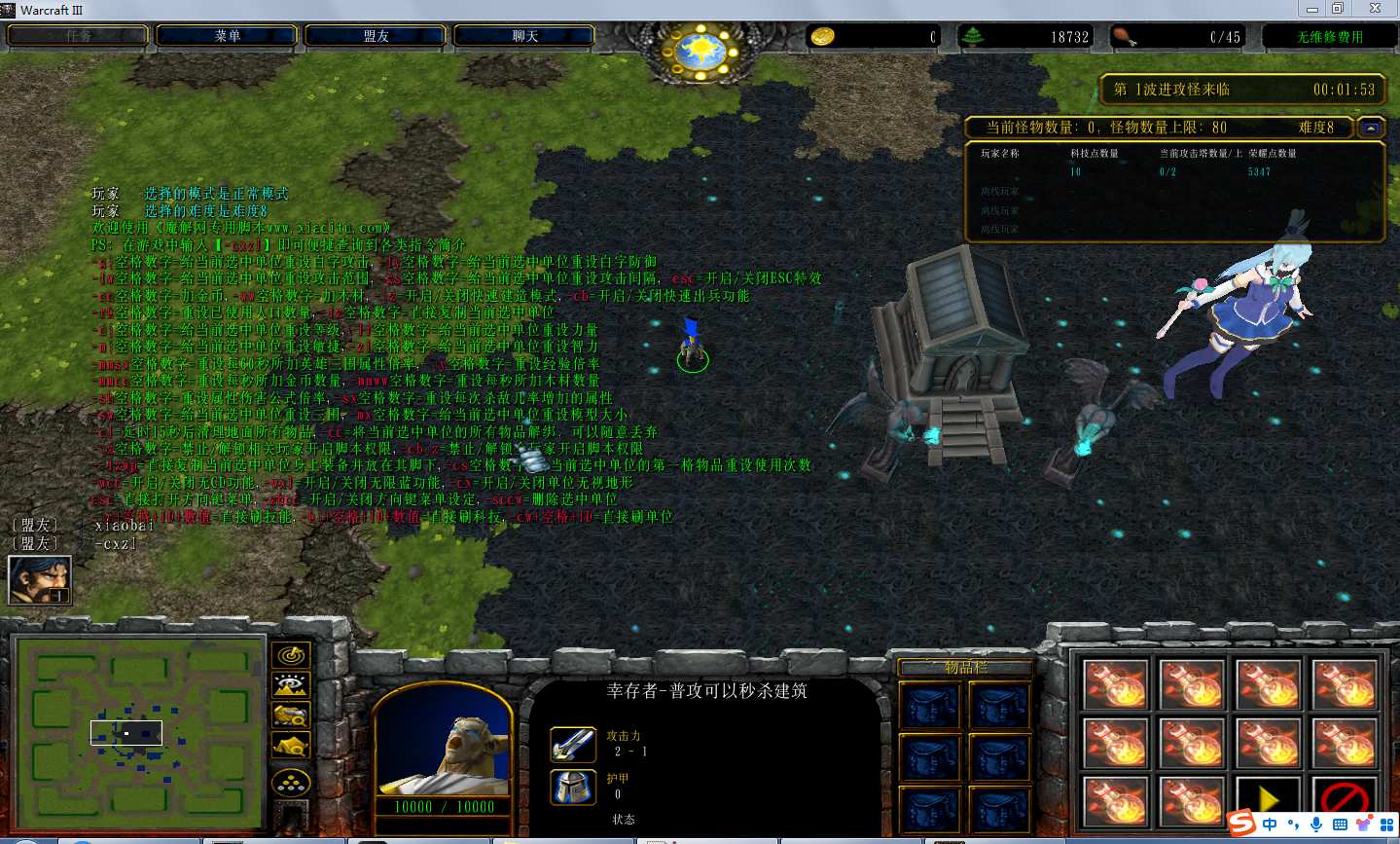The width and height of the screenshot is (1400, 844).
Task: Open the 菜单 game menu
Action: coord(227,36)
